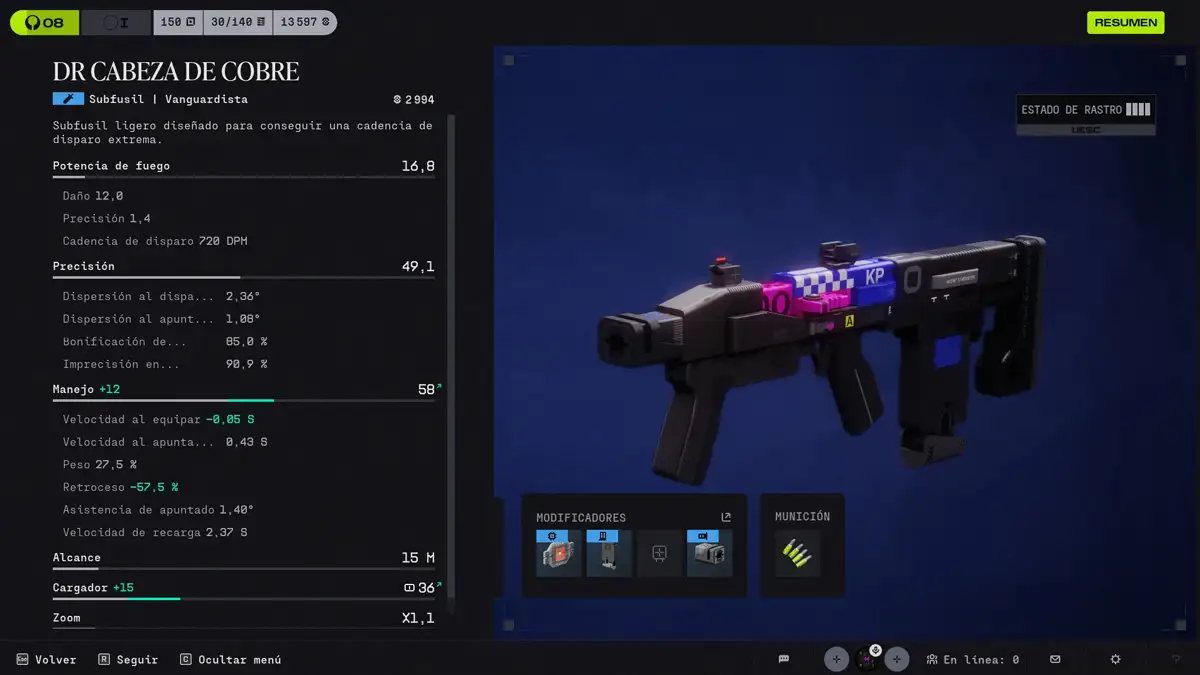Click the Seguir follow option
1200x675 pixels.
128,659
